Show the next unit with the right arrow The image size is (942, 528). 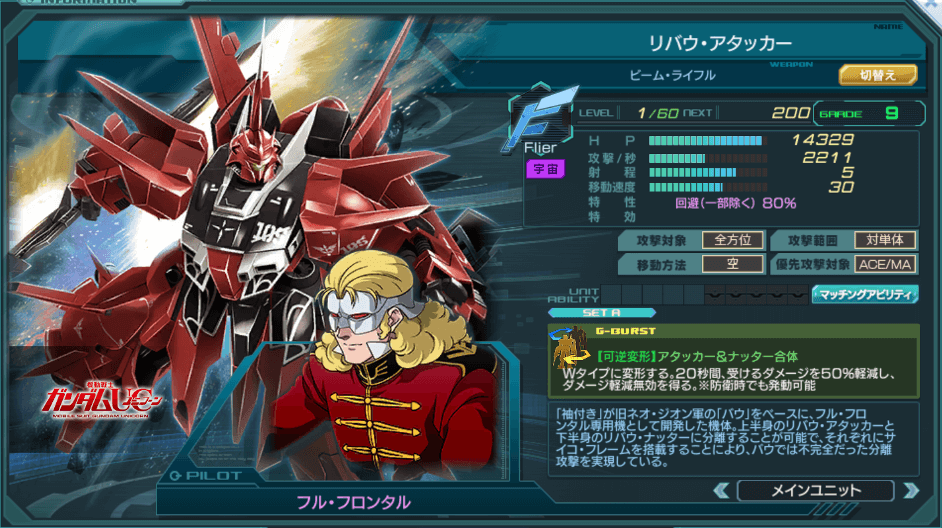tap(910, 490)
